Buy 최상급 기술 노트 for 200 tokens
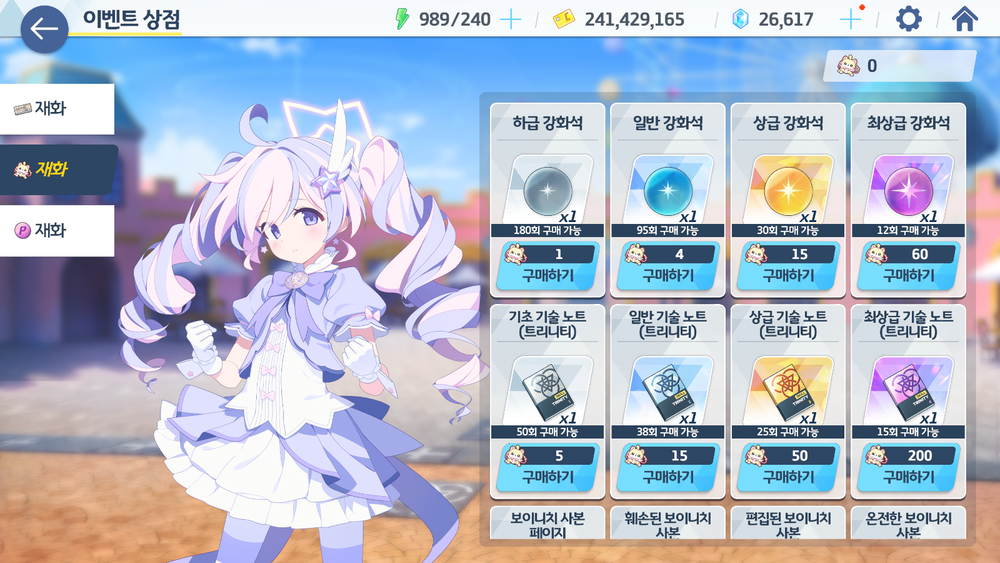The height and width of the screenshot is (563, 1000). [907, 476]
